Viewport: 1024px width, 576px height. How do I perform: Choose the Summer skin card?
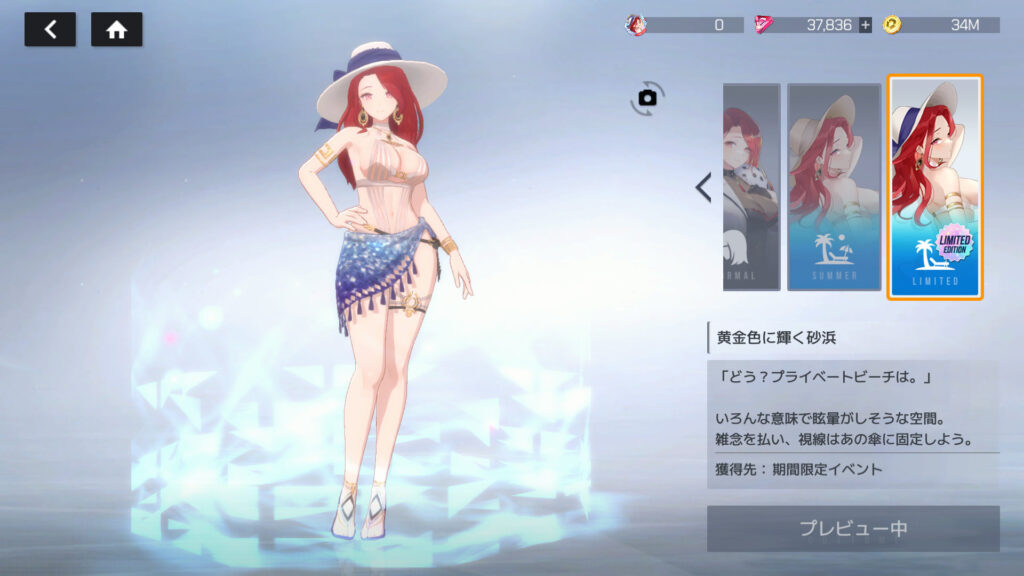pyautogui.click(x=834, y=187)
